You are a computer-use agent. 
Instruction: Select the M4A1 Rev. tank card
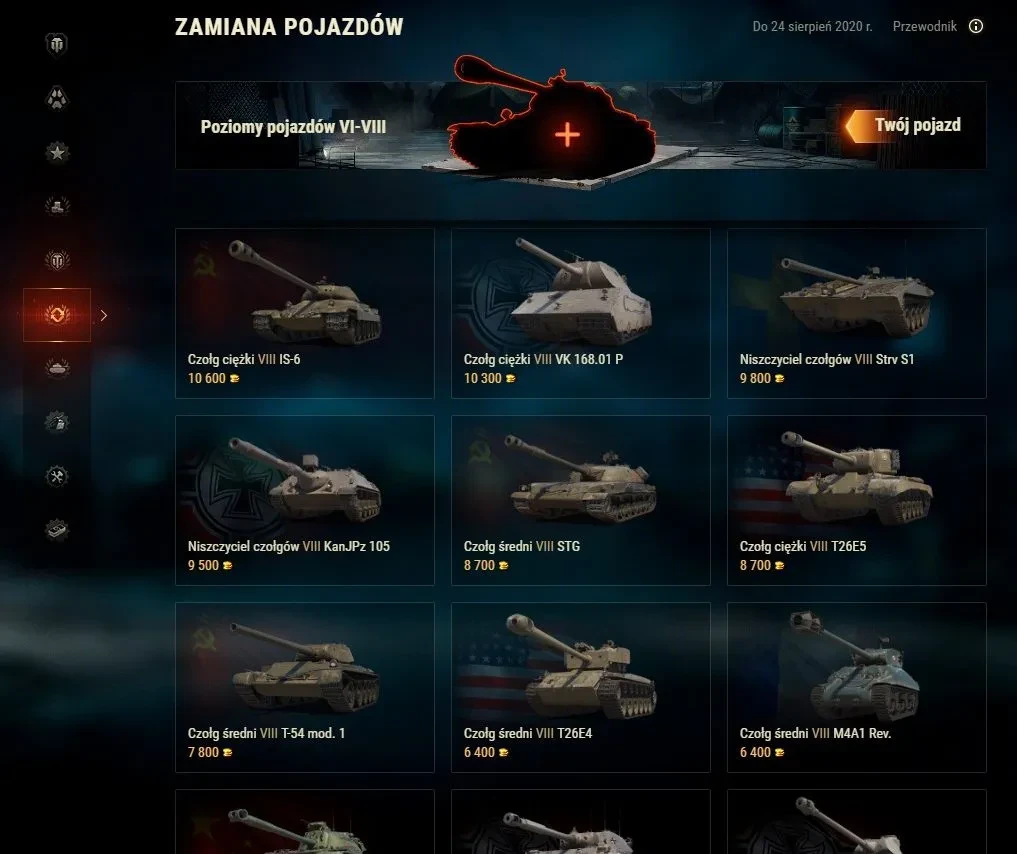(x=857, y=687)
